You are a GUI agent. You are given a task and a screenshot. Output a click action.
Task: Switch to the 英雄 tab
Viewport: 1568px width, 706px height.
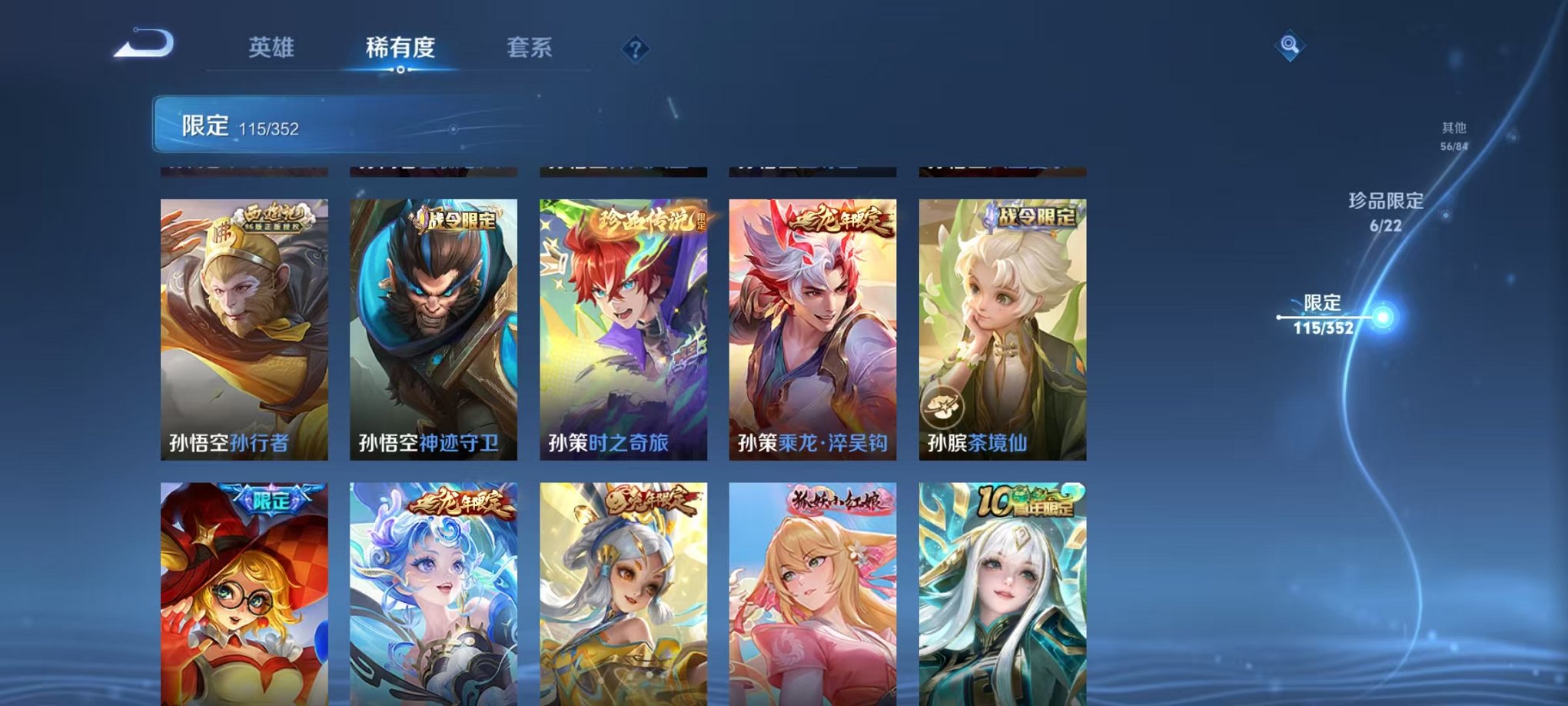(274, 48)
